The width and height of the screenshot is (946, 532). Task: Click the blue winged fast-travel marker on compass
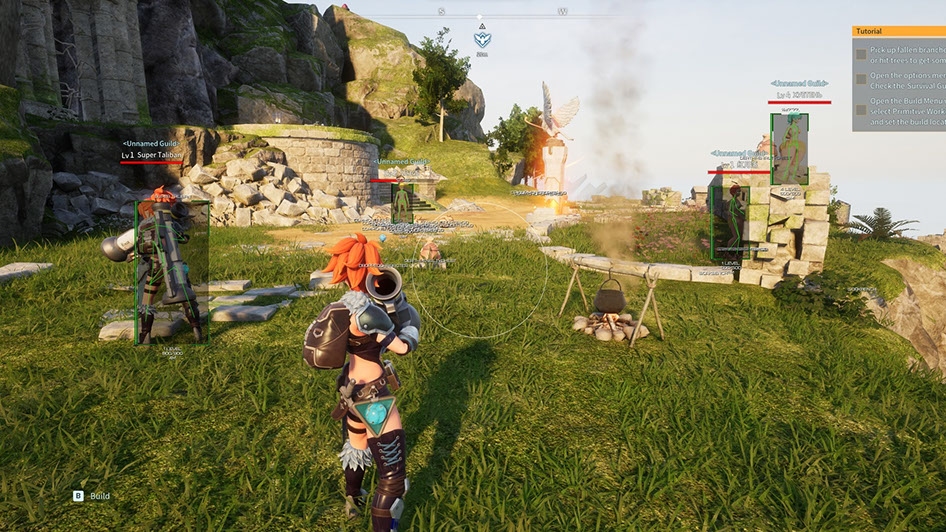tap(482, 40)
